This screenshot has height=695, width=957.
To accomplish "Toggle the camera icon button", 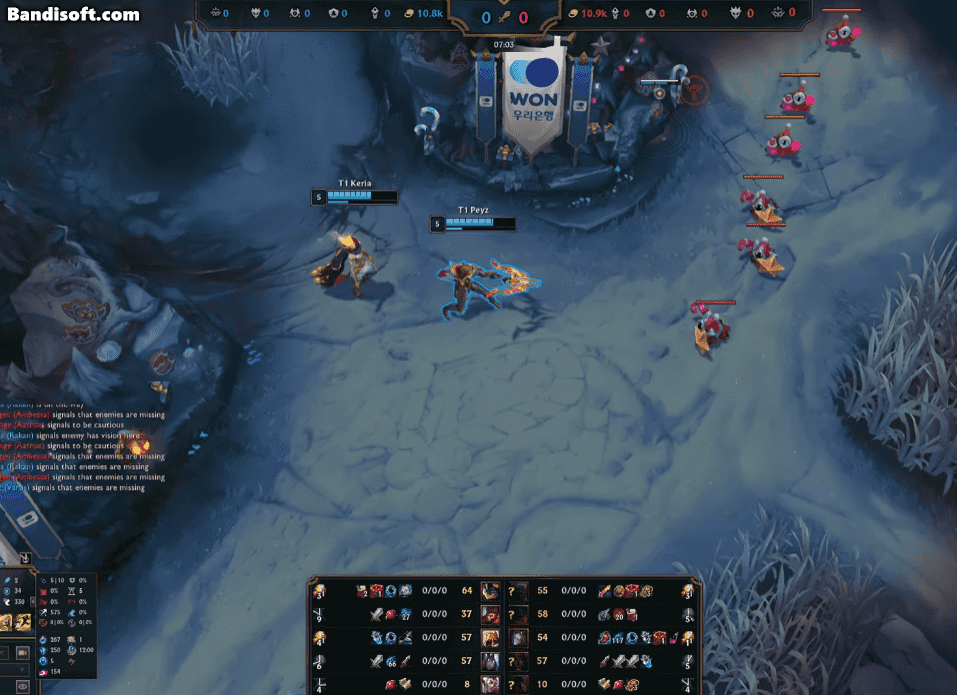I will click(22, 652).
